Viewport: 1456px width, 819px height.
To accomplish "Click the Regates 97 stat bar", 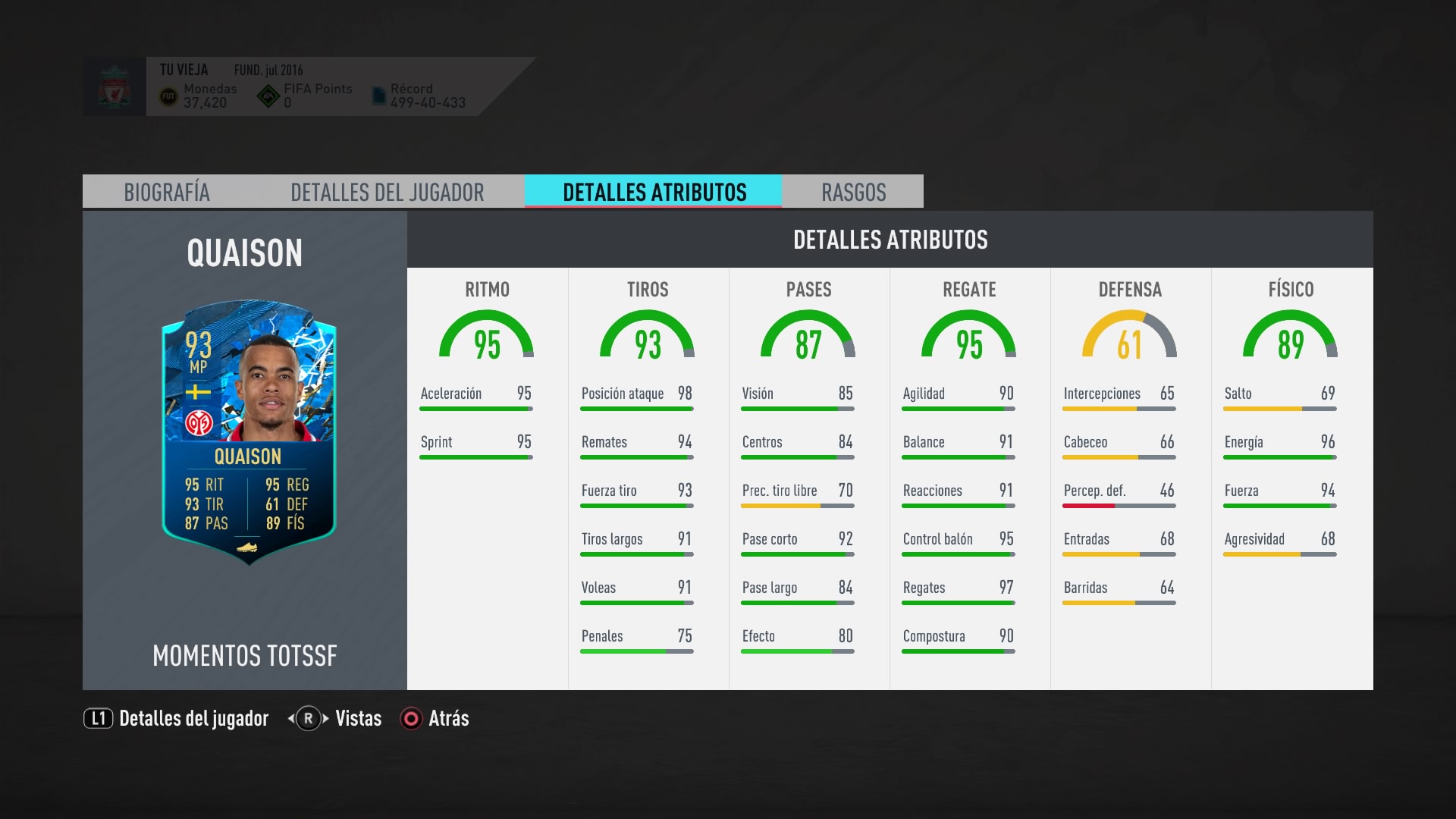I will click(957, 595).
